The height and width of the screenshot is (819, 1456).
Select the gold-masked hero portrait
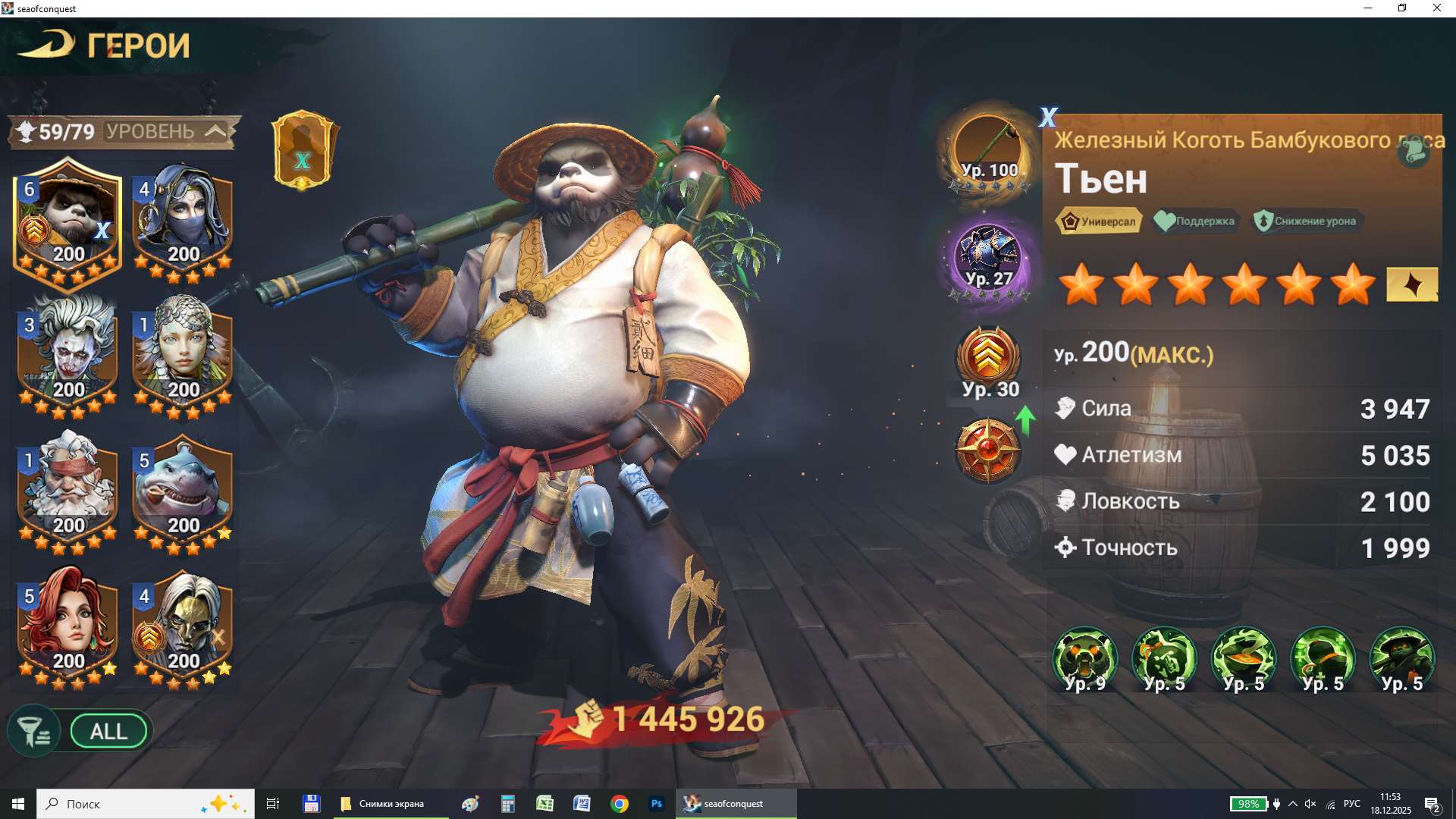coord(183,629)
